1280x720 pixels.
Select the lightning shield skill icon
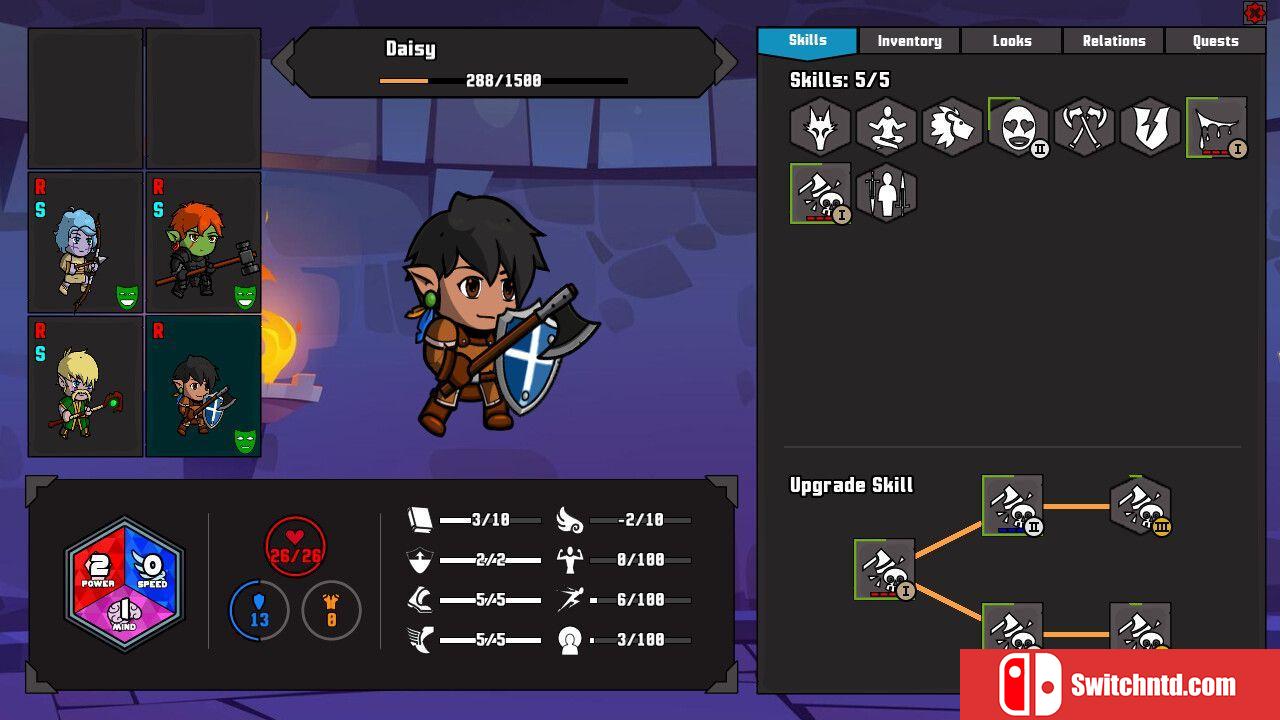click(1150, 127)
